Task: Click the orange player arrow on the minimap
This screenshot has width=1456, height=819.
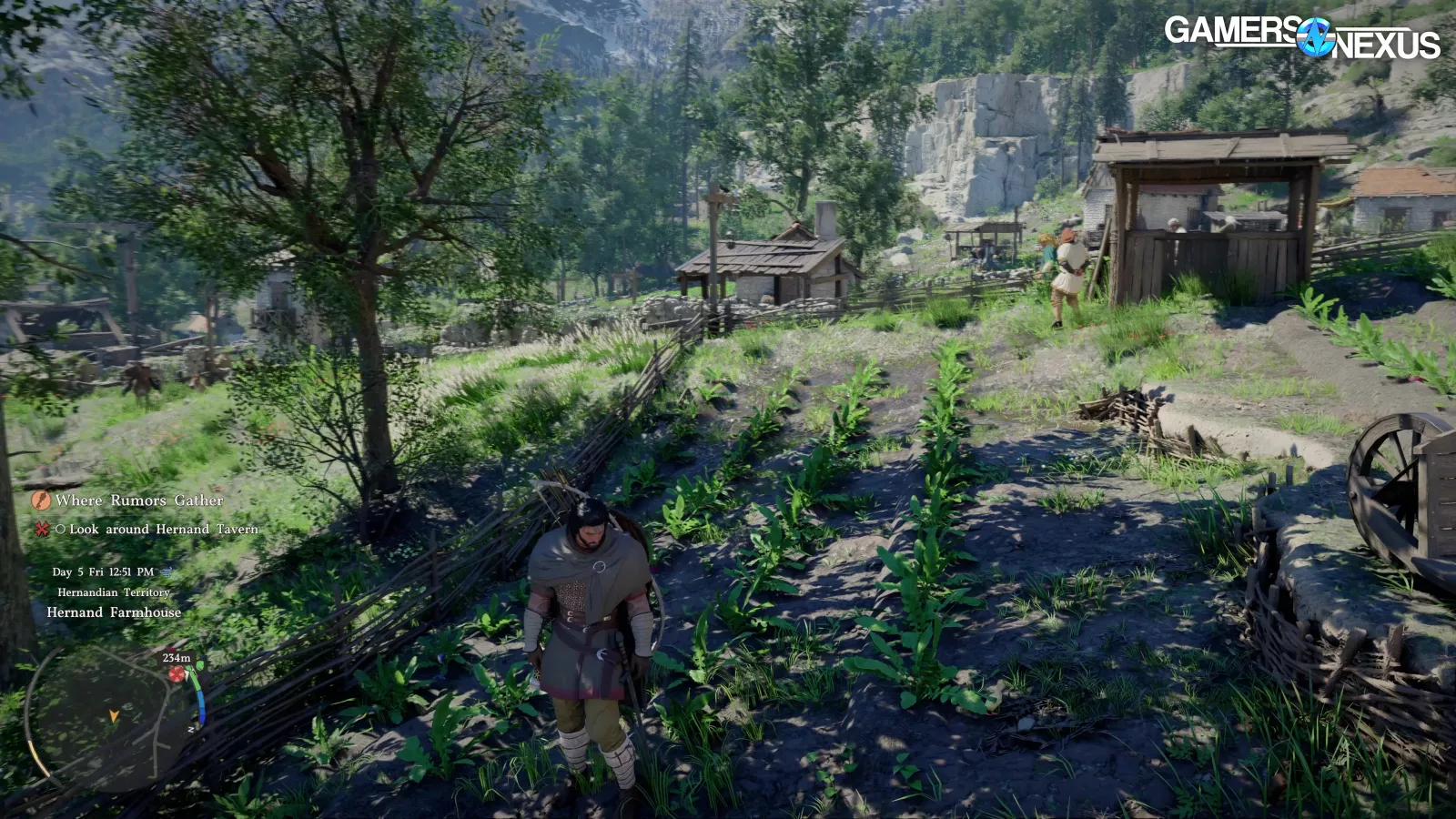Action: click(114, 716)
